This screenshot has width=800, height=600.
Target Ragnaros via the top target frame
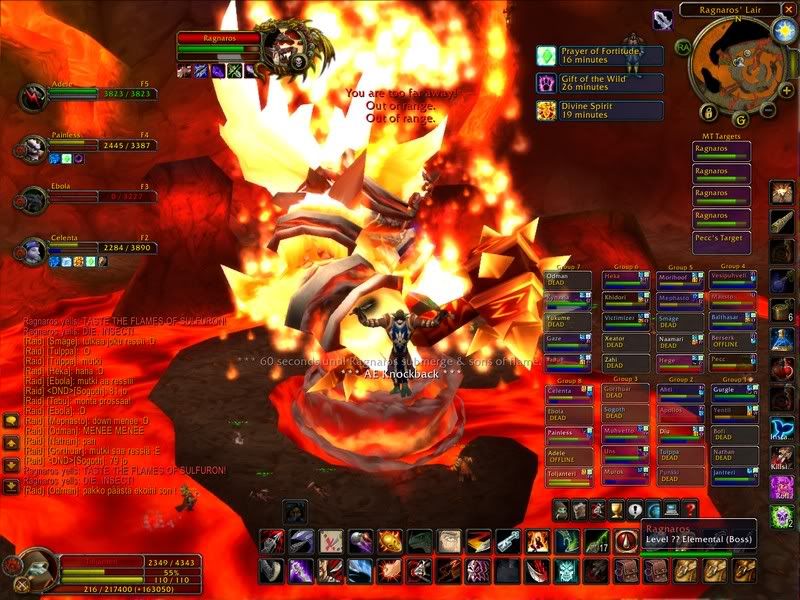point(218,38)
